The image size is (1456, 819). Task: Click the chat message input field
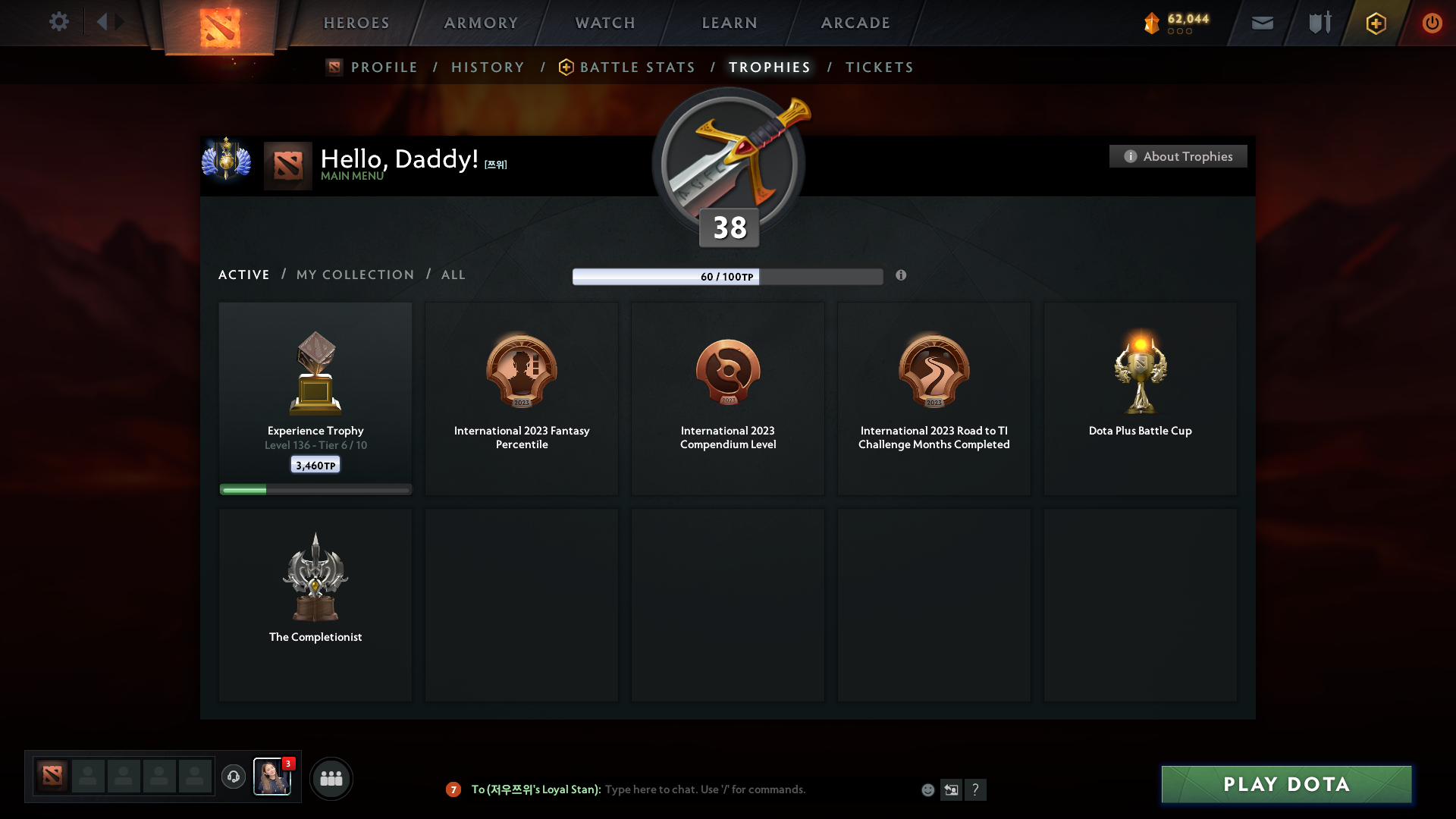pos(758,789)
